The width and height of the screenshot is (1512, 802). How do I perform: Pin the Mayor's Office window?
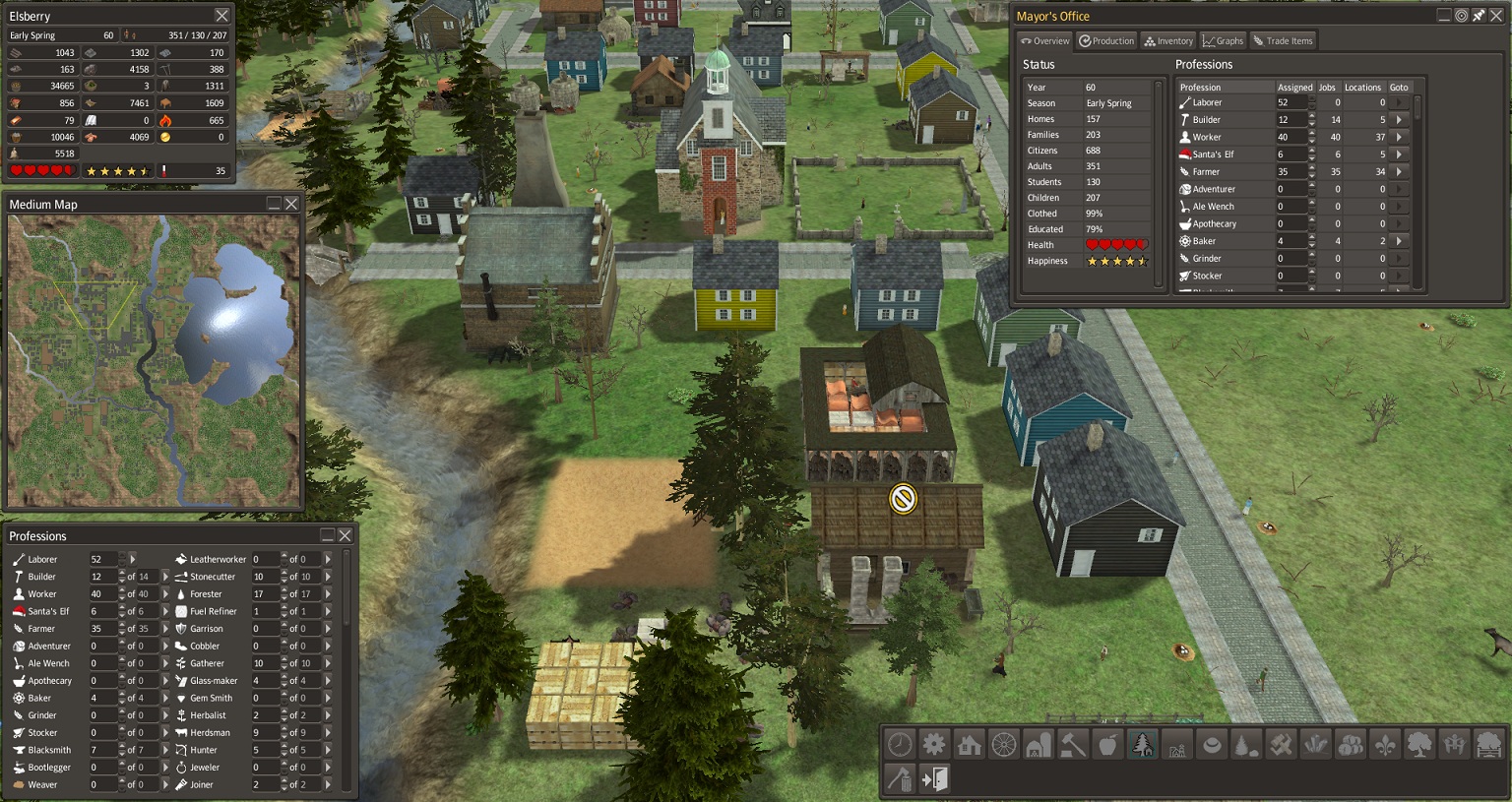coord(1479,16)
